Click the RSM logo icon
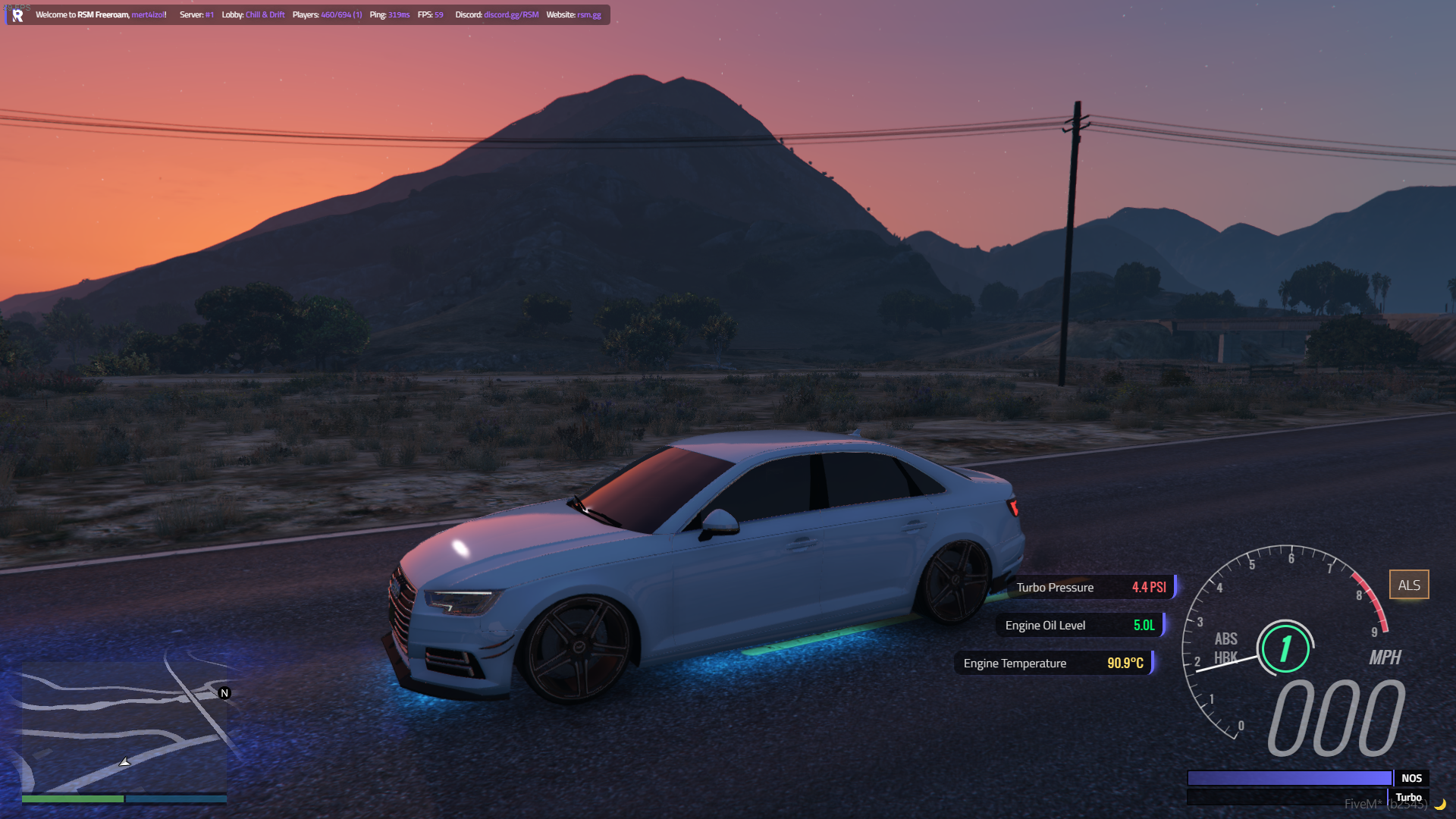 click(x=17, y=15)
